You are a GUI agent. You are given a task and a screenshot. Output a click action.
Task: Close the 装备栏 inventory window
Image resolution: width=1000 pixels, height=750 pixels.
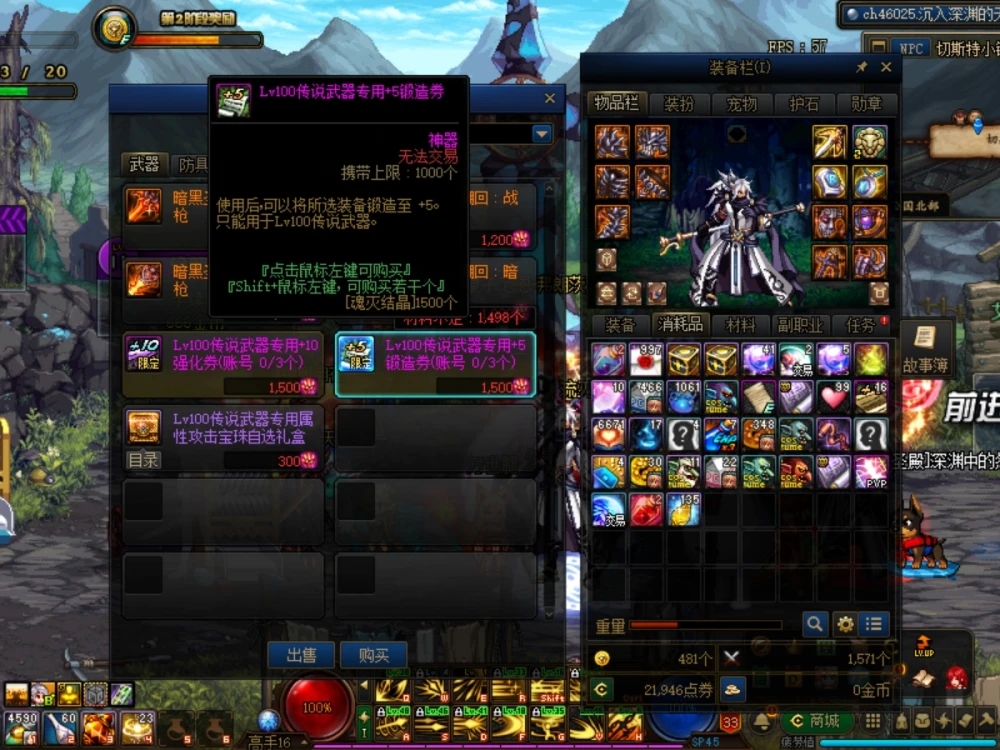click(886, 68)
